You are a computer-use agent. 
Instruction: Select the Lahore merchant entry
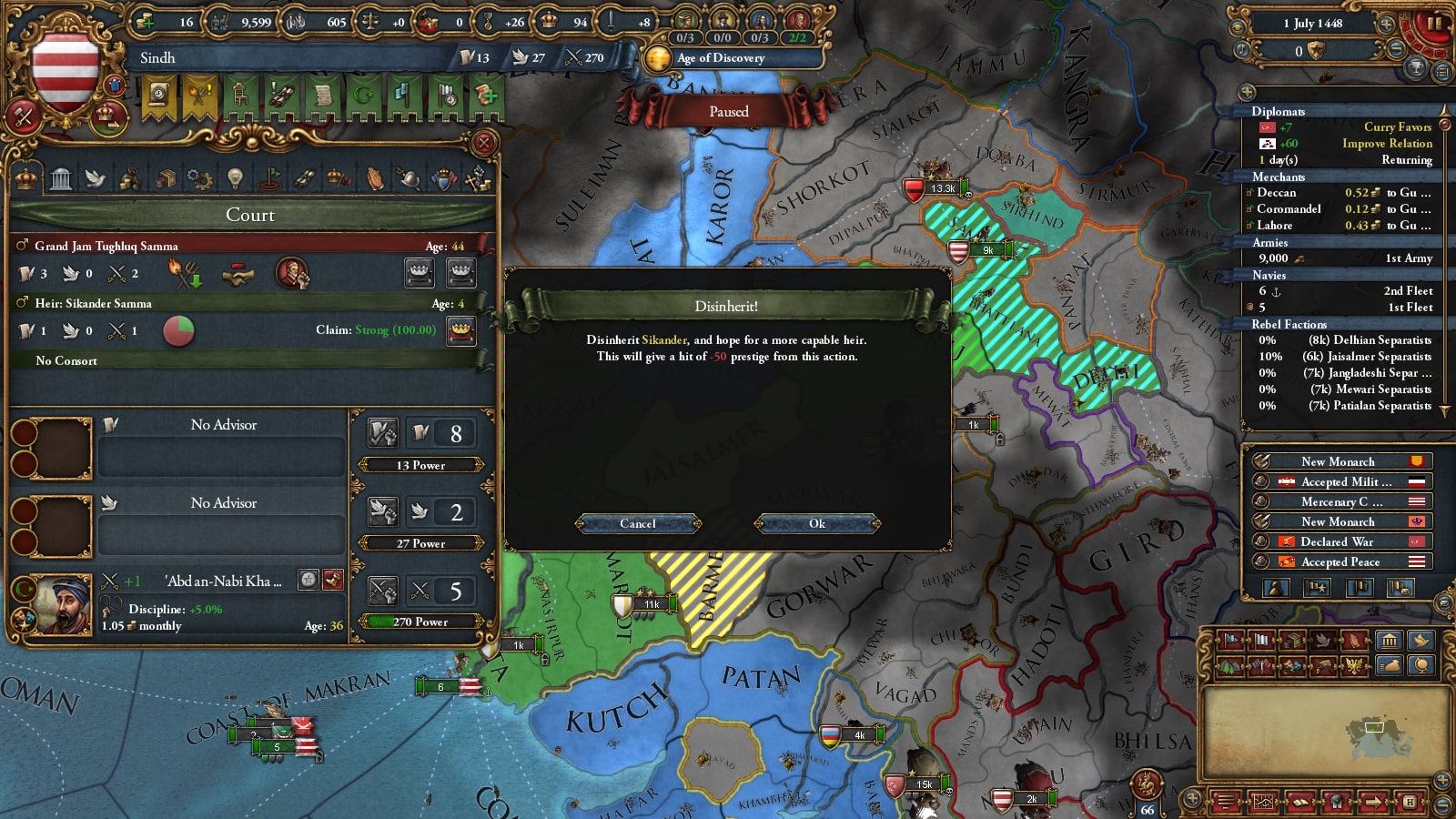1341,226
